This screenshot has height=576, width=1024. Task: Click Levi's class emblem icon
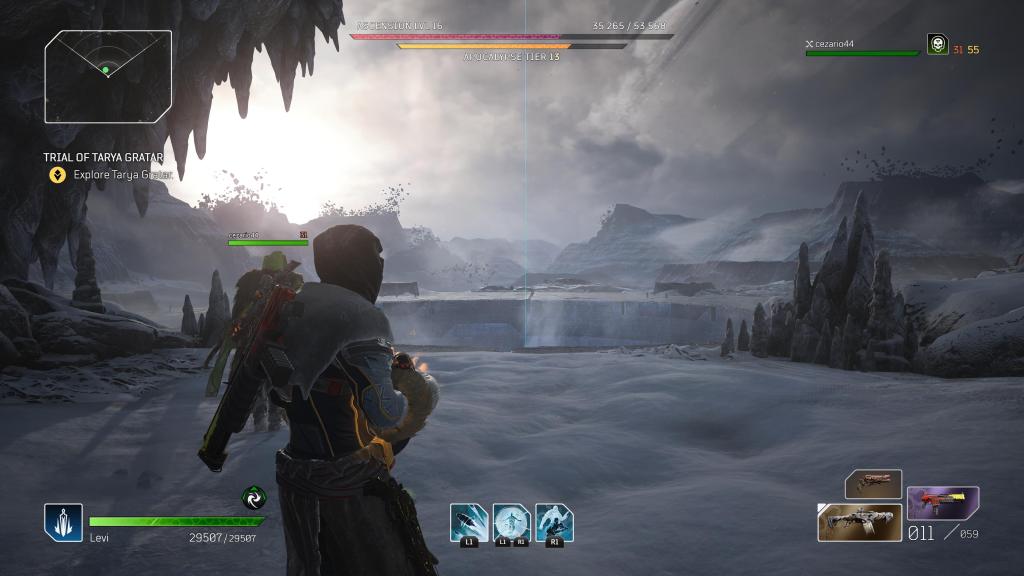click(x=62, y=523)
